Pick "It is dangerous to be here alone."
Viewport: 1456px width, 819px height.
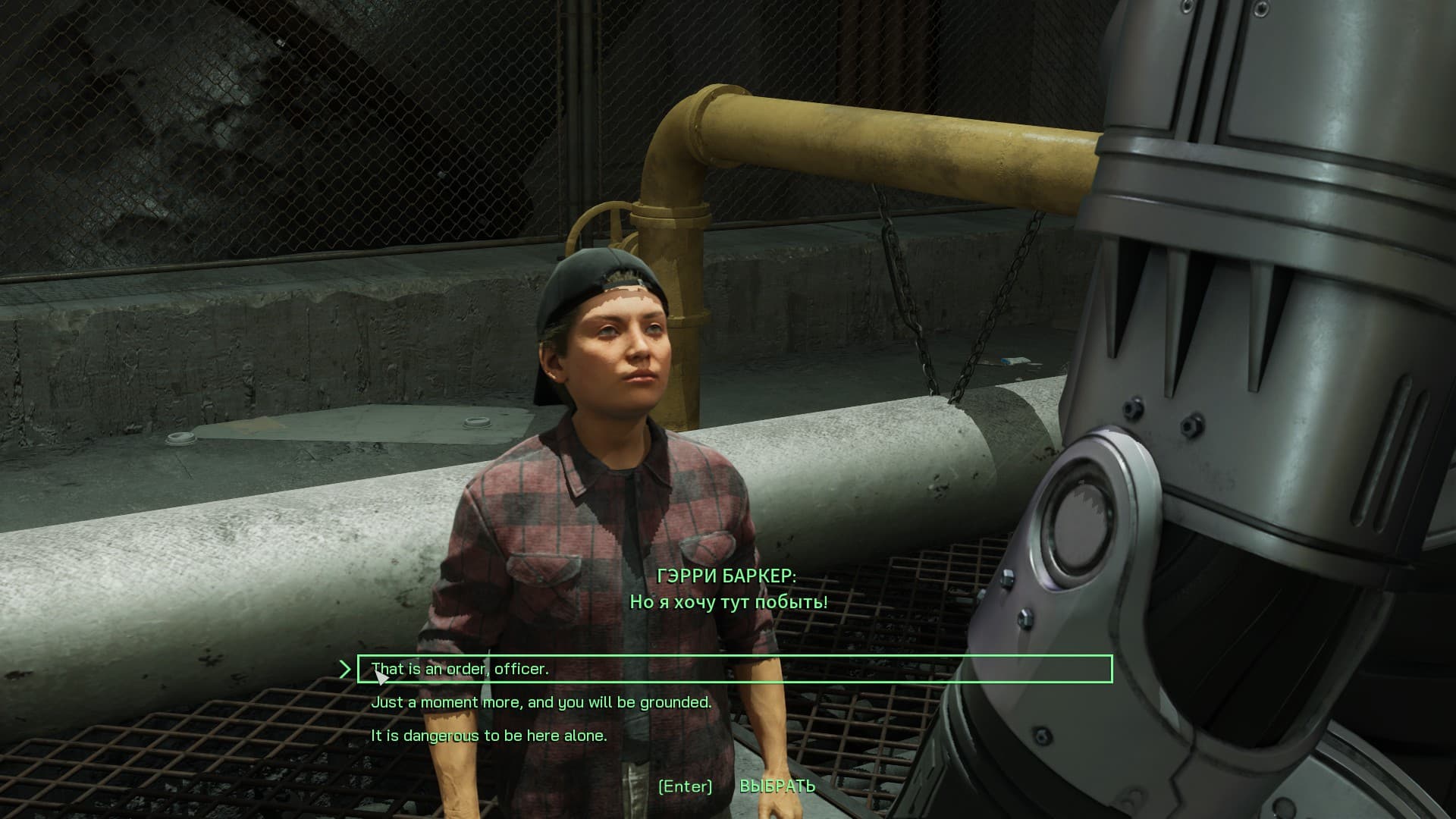(x=489, y=736)
